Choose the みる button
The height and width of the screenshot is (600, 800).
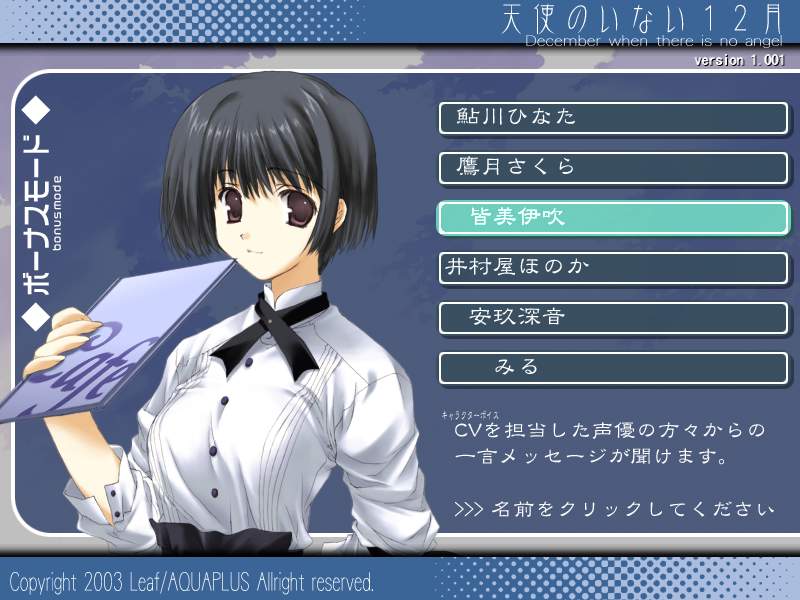pos(613,368)
